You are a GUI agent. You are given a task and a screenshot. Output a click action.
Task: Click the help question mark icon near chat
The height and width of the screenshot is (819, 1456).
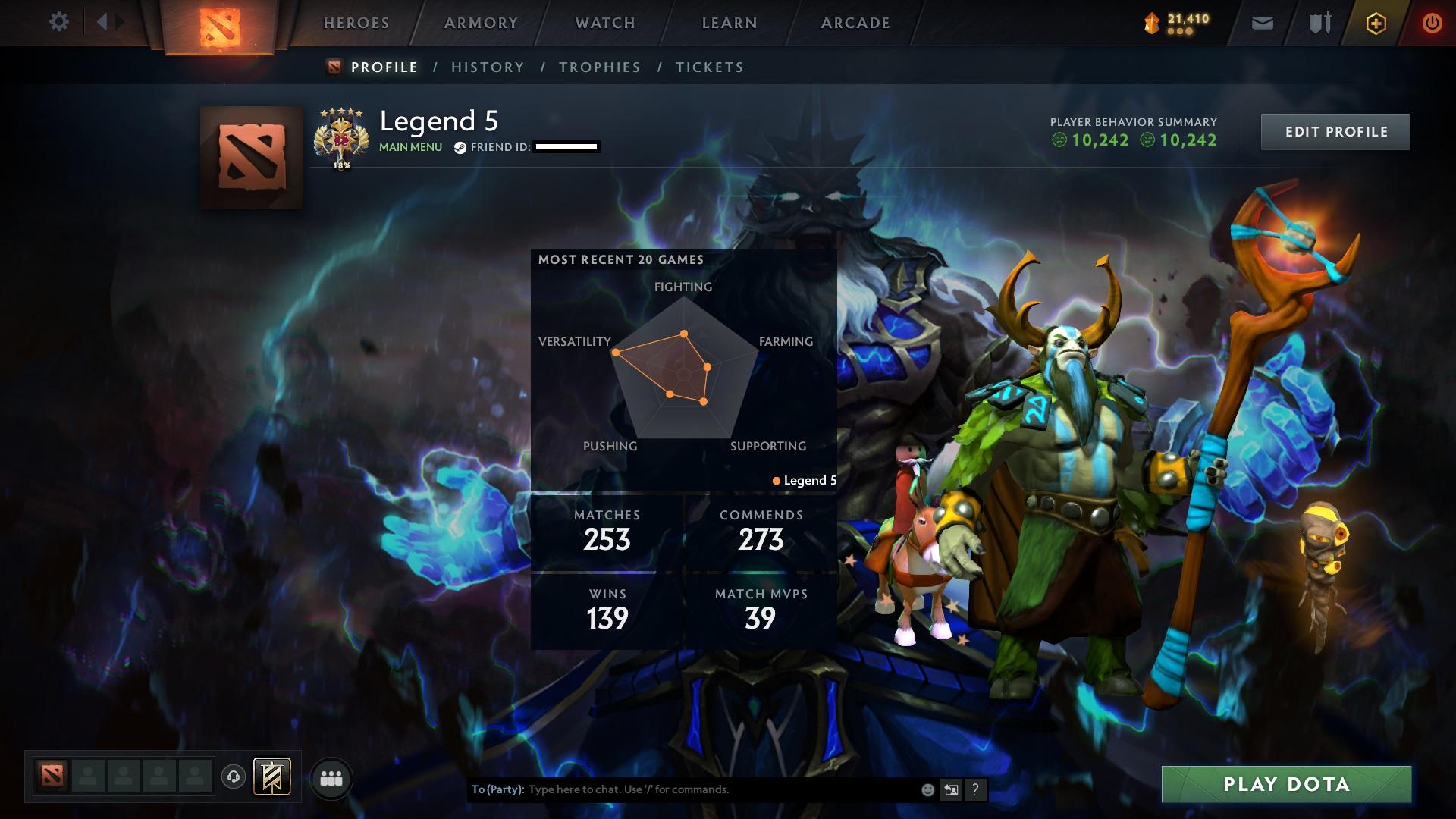point(976,789)
